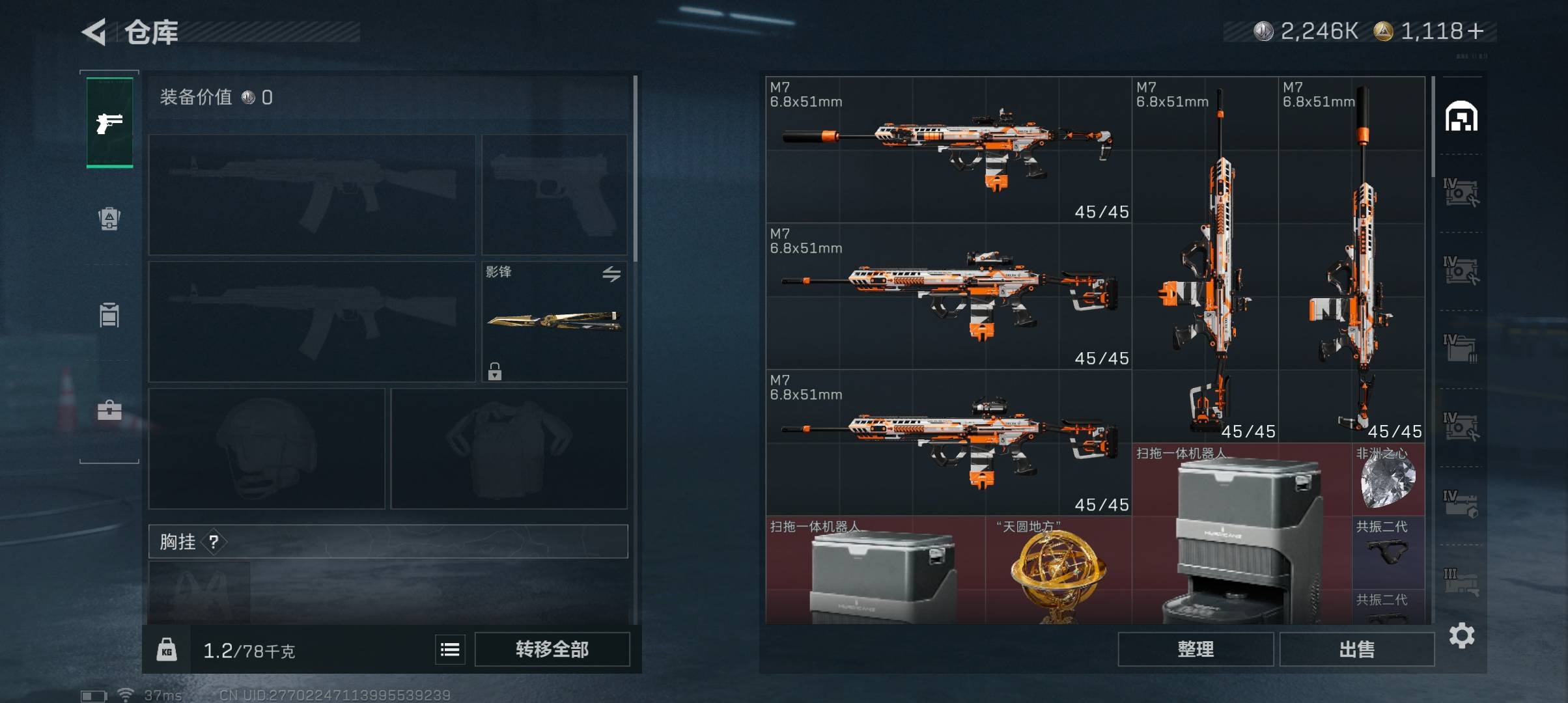Select the pistol loadout tab

pyautogui.click(x=109, y=122)
